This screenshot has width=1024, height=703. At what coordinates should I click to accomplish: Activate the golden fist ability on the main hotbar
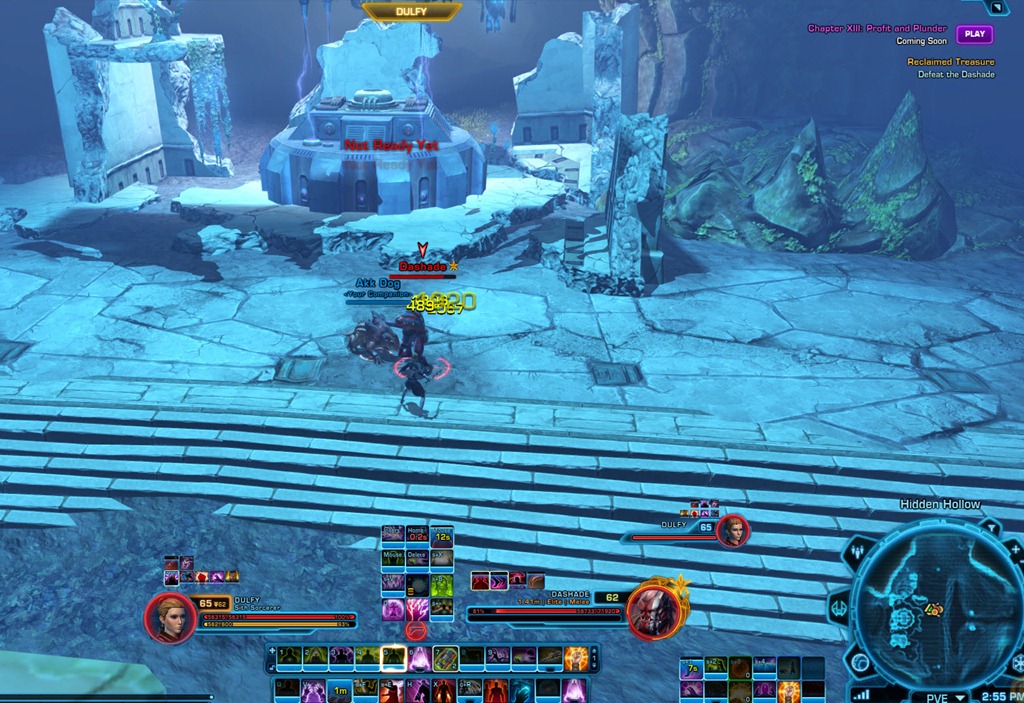(576, 658)
